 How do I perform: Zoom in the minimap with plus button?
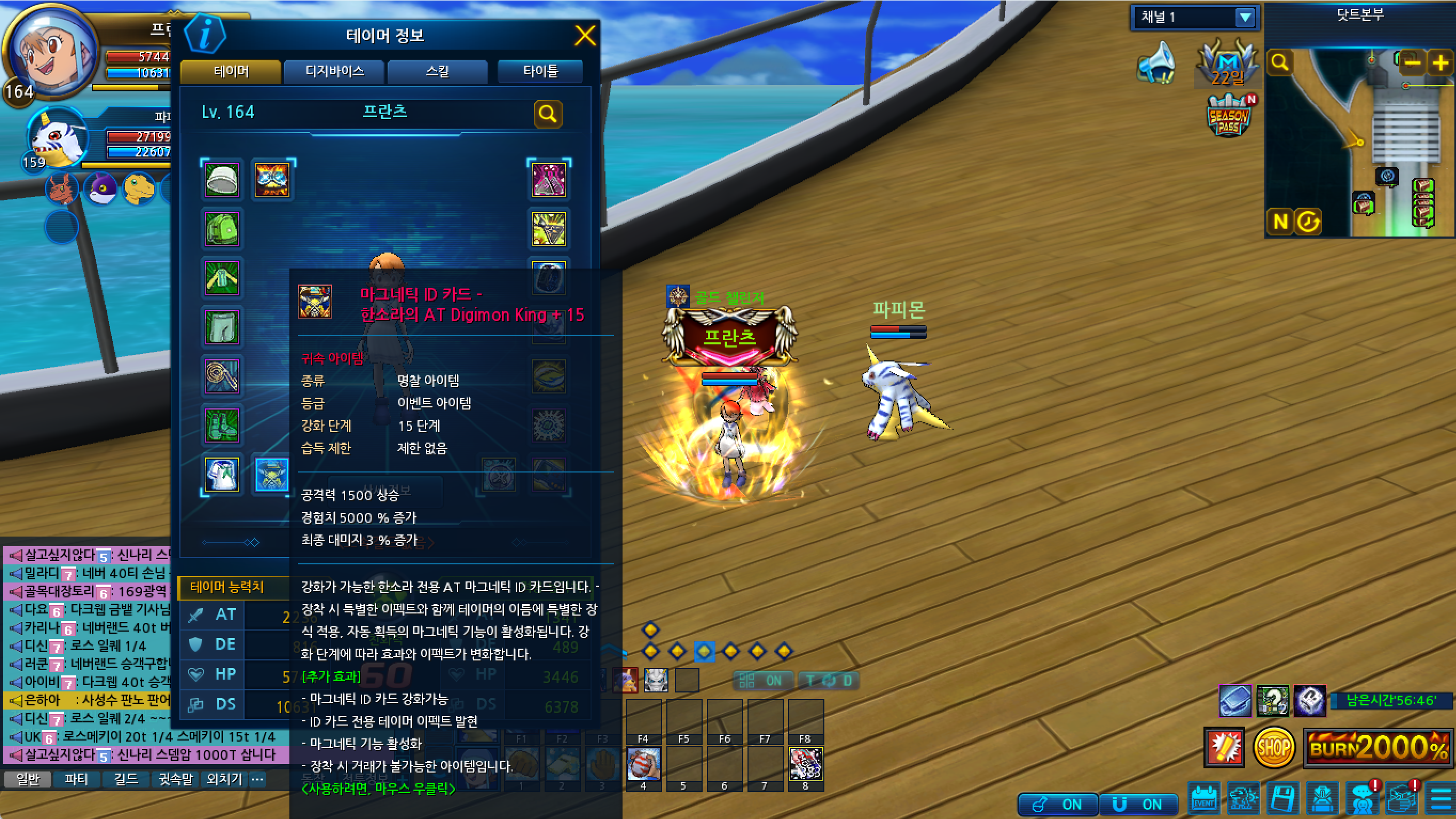[x=1440, y=62]
